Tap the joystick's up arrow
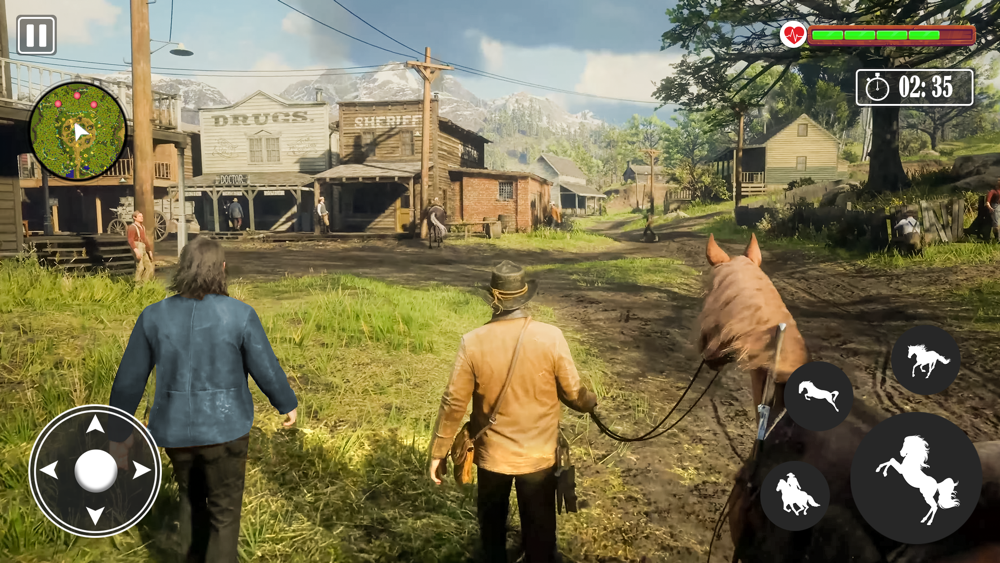This screenshot has width=1000, height=563. pyautogui.click(x=95, y=425)
